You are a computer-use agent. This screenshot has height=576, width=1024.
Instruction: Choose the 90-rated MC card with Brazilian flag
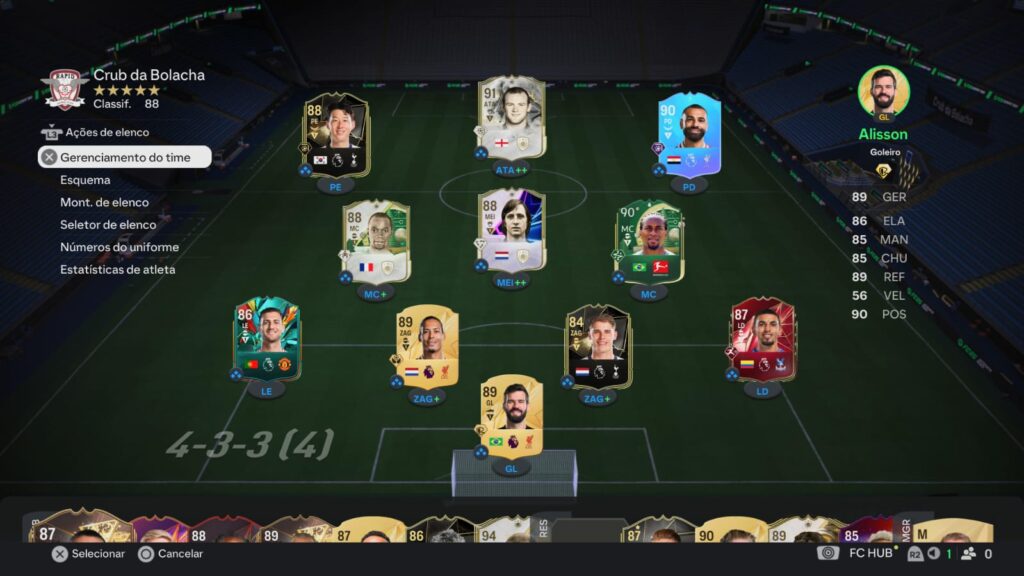click(649, 242)
